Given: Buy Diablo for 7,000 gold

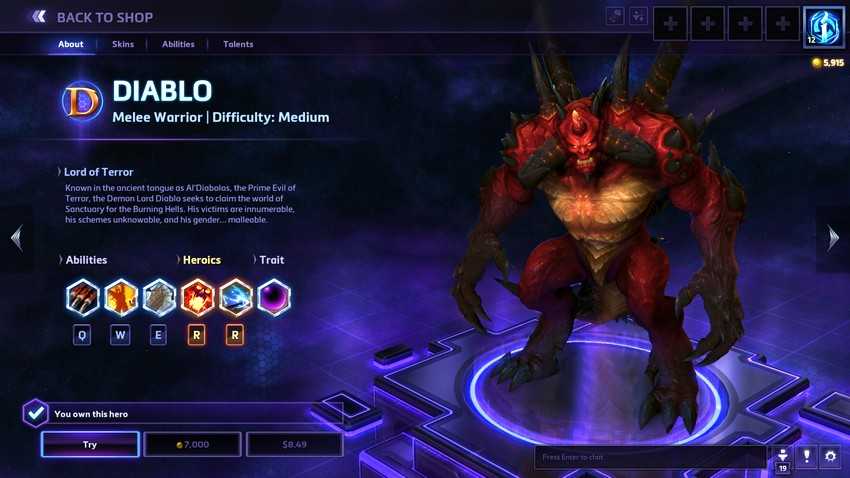Looking at the screenshot, I should tap(192, 444).
